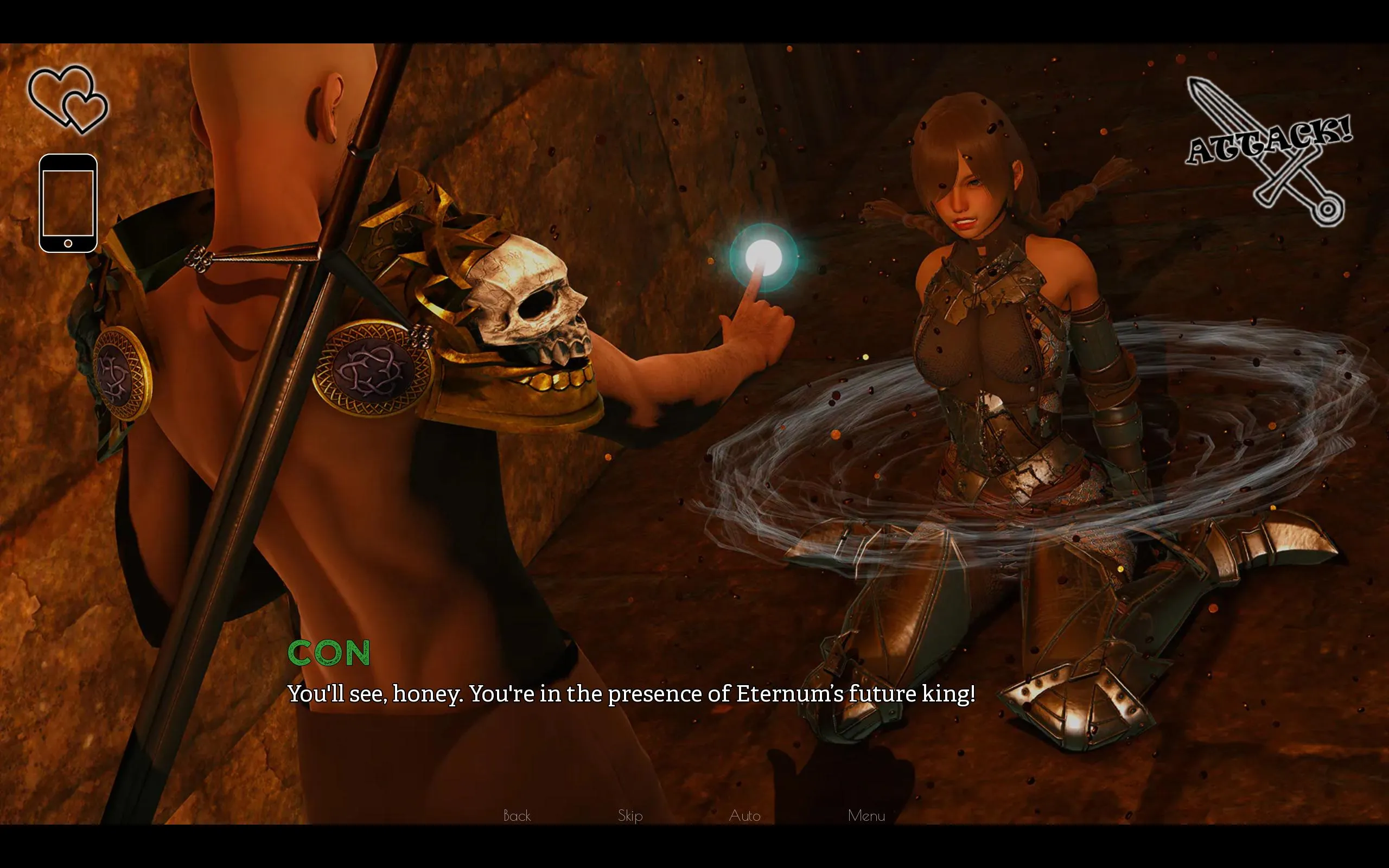Open the smartphone icon
Image resolution: width=1389 pixels, height=868 pixels.
tap(68, 203)
